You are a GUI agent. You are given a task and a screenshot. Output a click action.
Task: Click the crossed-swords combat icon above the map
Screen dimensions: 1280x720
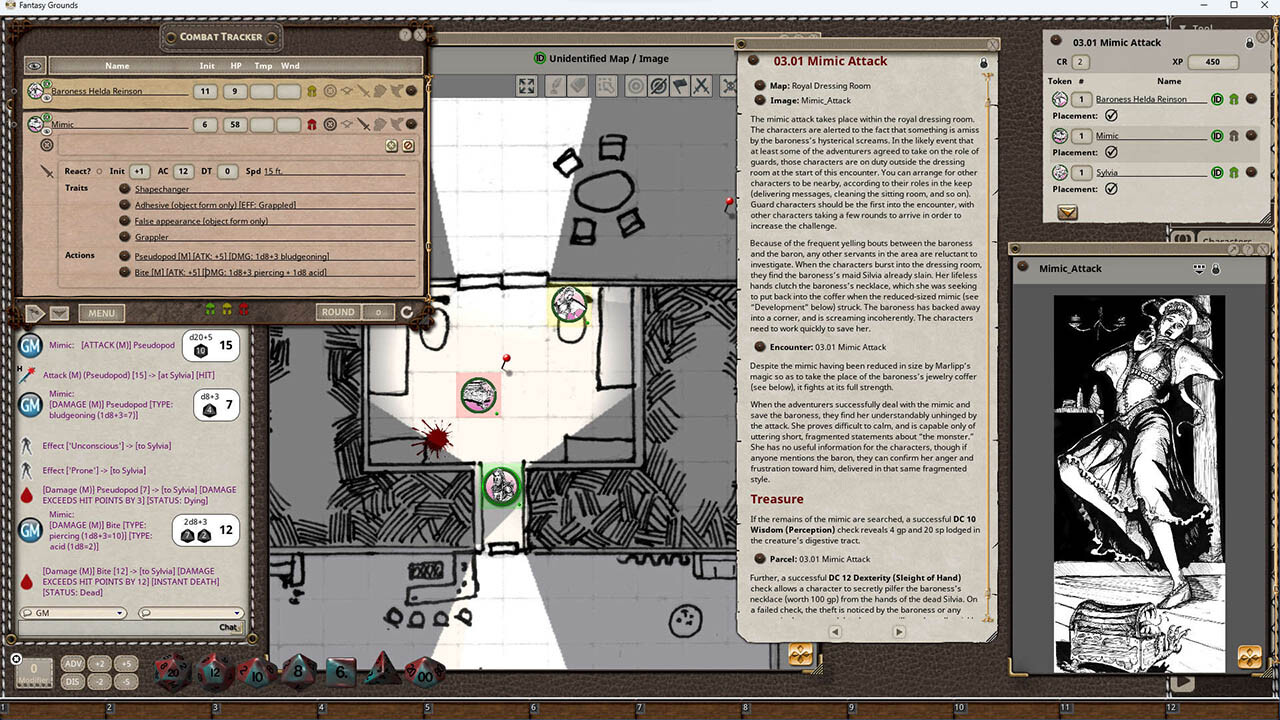coord(701,86)
